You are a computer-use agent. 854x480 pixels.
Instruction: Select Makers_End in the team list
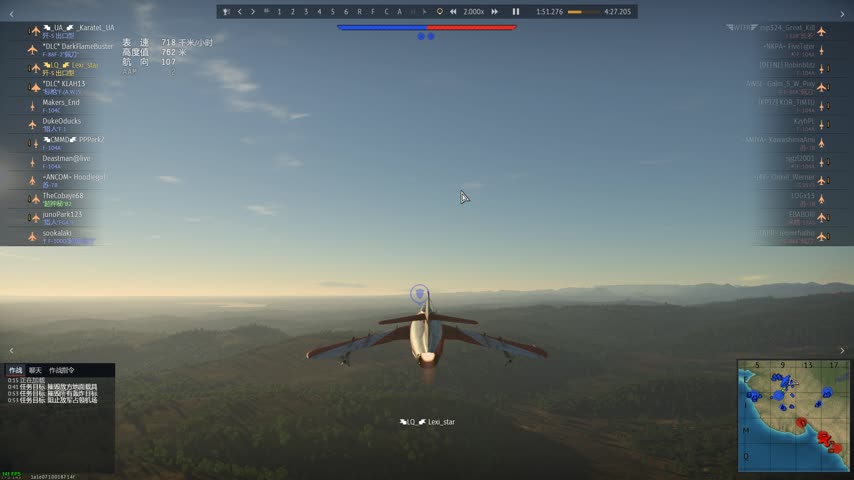click(x=61, y=102)
